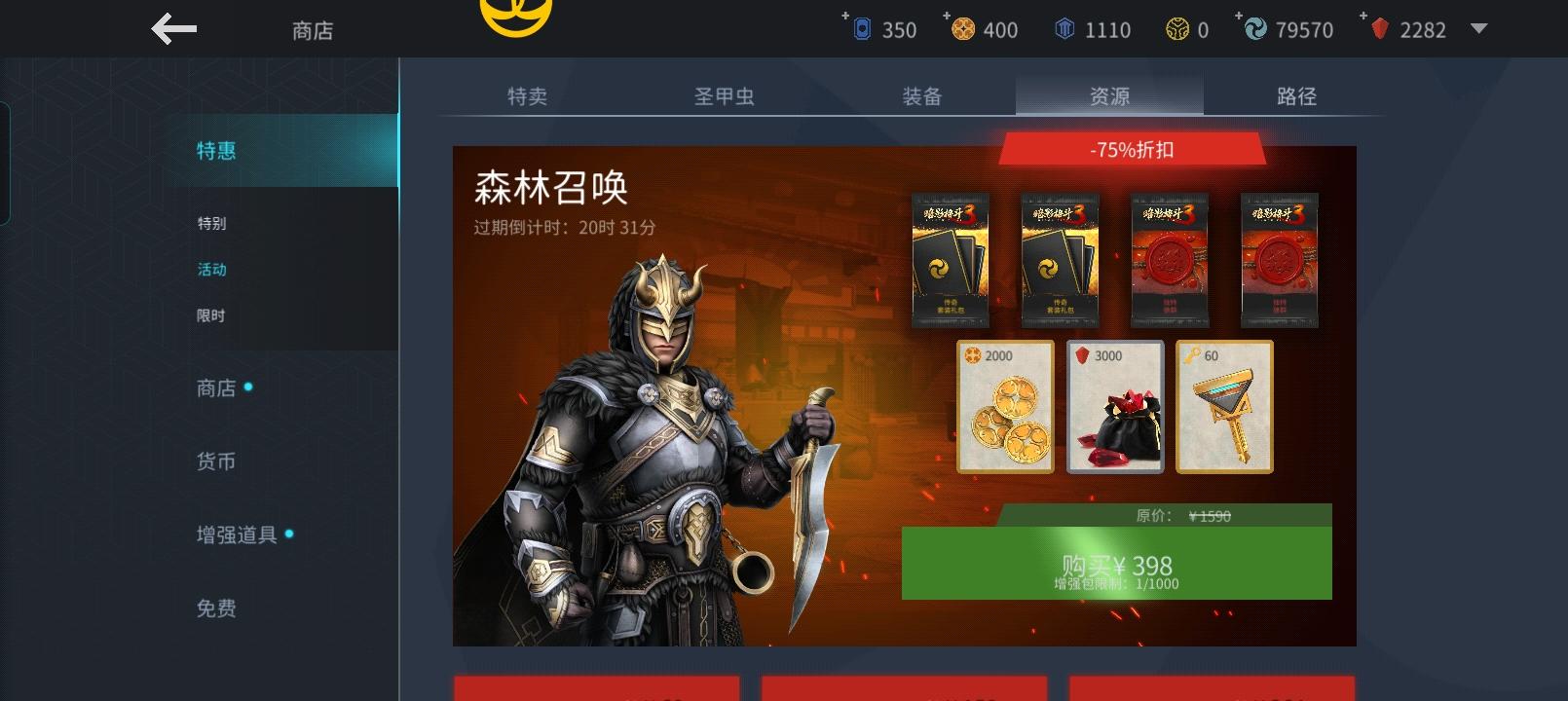Select the 特别 option in the sidebar
Viewport: 1568px width, 701px height.
[x=213, y=224]
